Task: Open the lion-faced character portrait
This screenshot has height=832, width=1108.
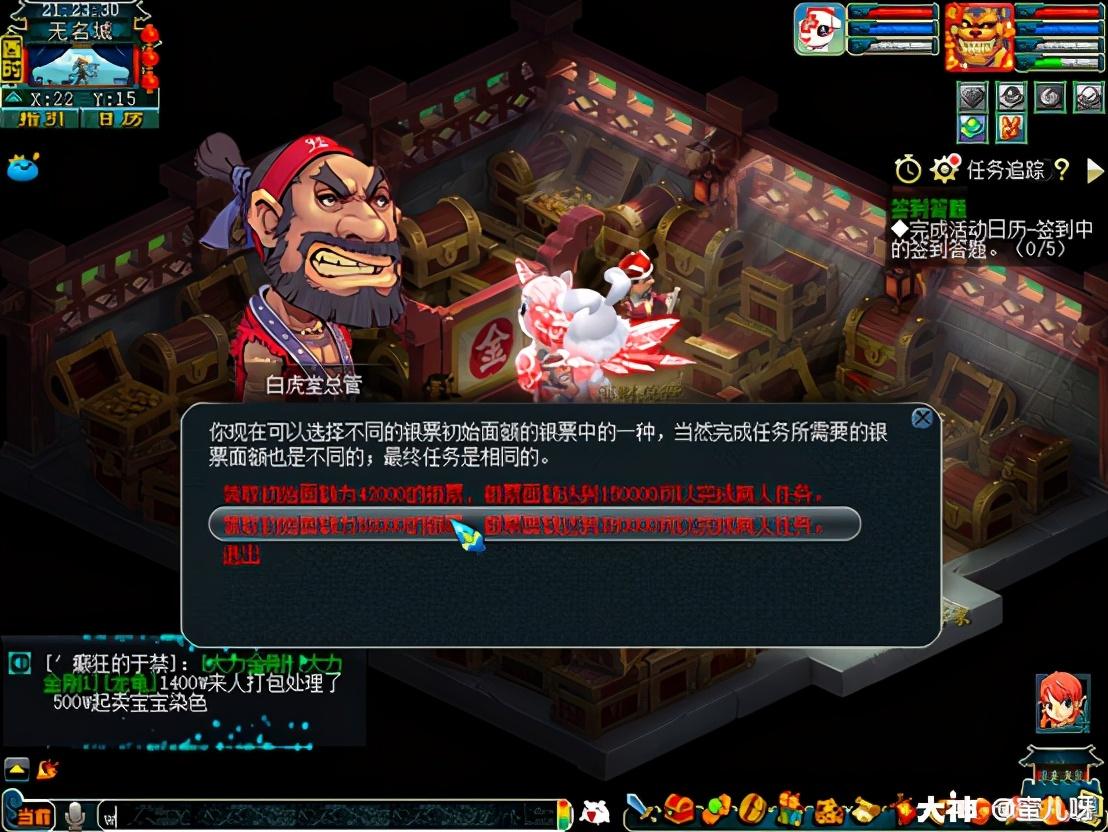Action: [978, 36]
